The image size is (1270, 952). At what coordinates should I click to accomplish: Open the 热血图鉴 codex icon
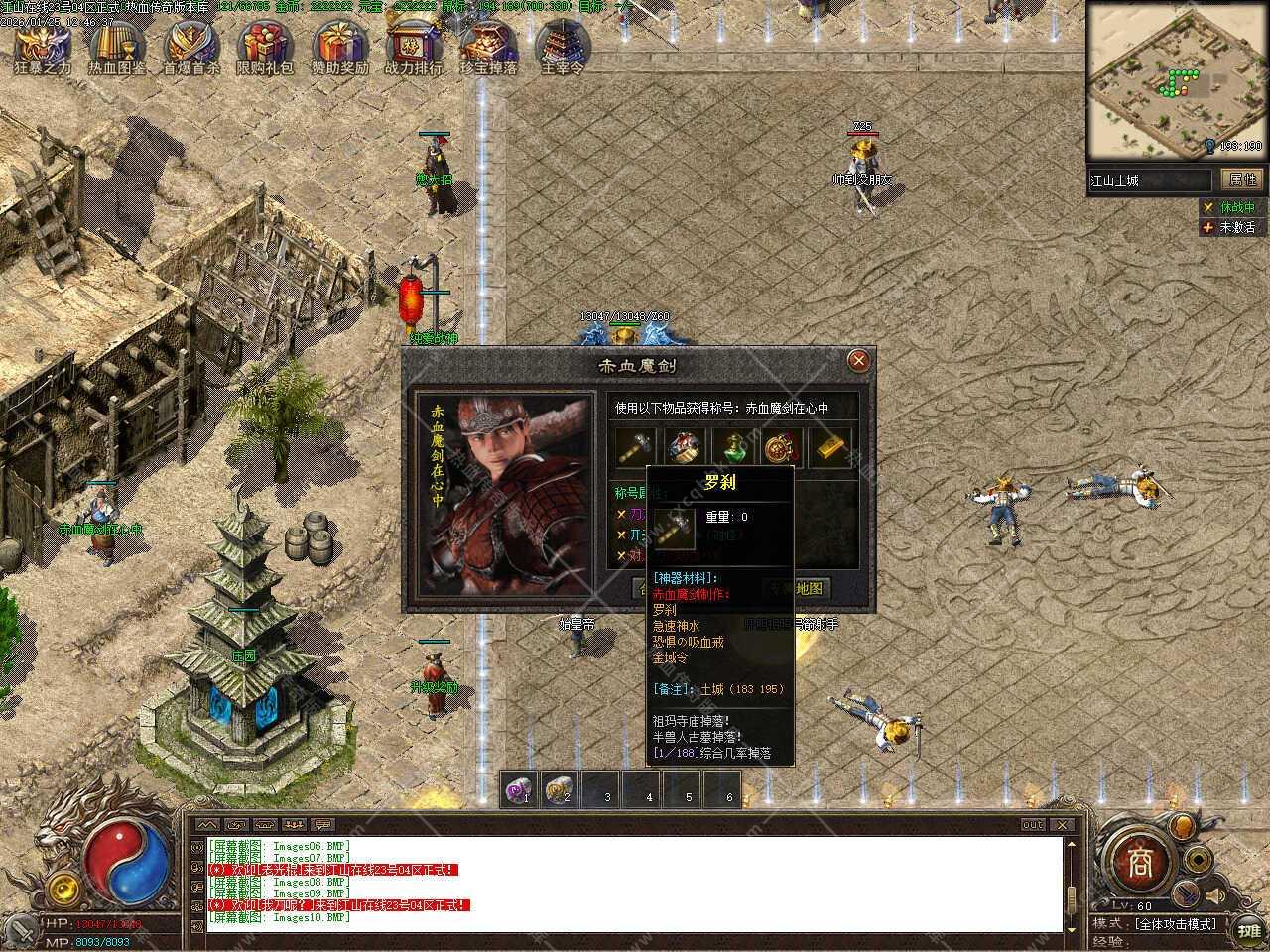coord(117,45)
